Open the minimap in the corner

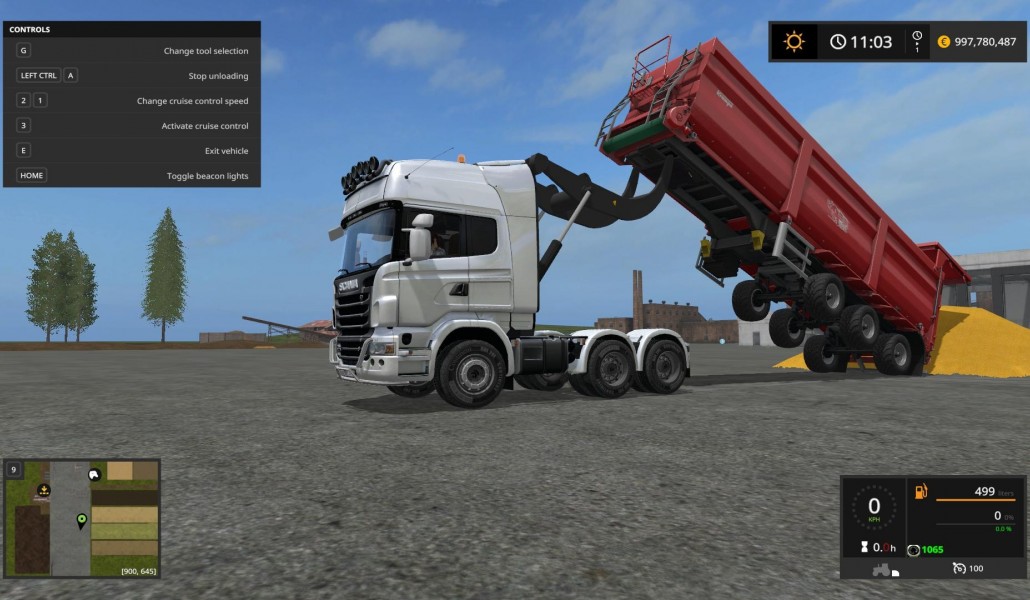click(x=82, y=518)
